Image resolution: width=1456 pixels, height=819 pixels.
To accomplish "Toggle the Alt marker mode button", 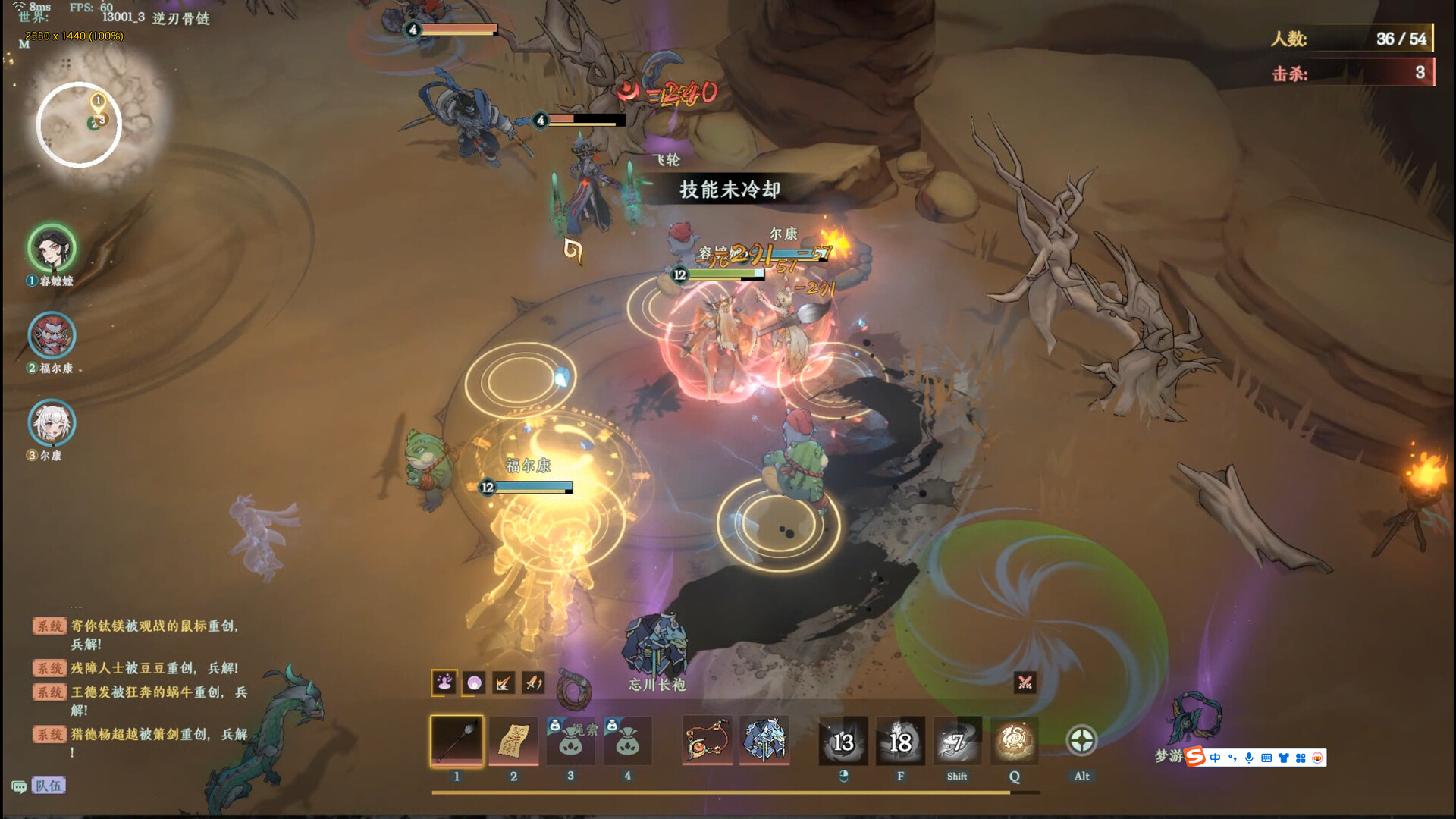I will (x=1081, y=739).
